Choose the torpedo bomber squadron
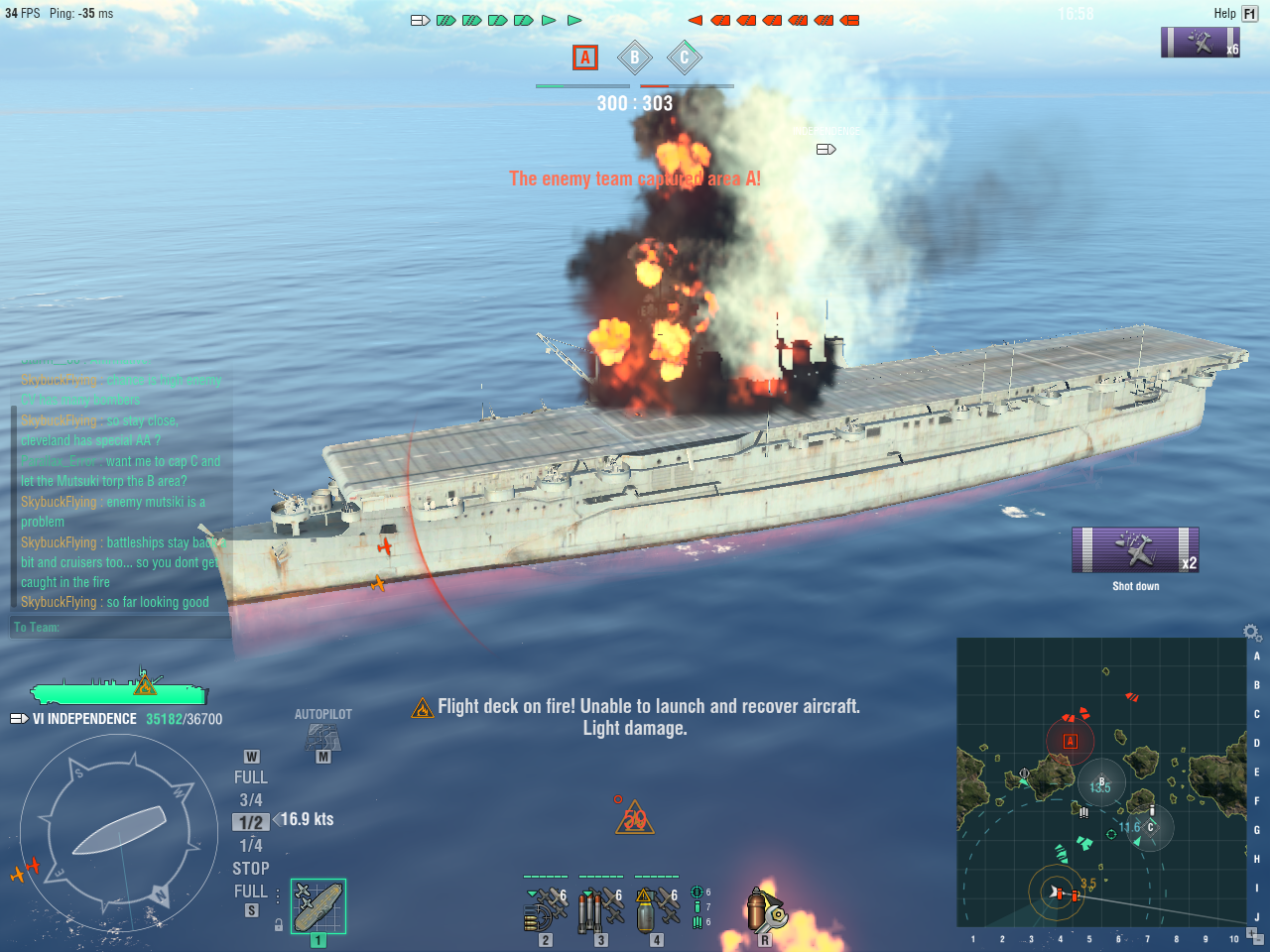The image size is (1270, 952). point(599,906)
